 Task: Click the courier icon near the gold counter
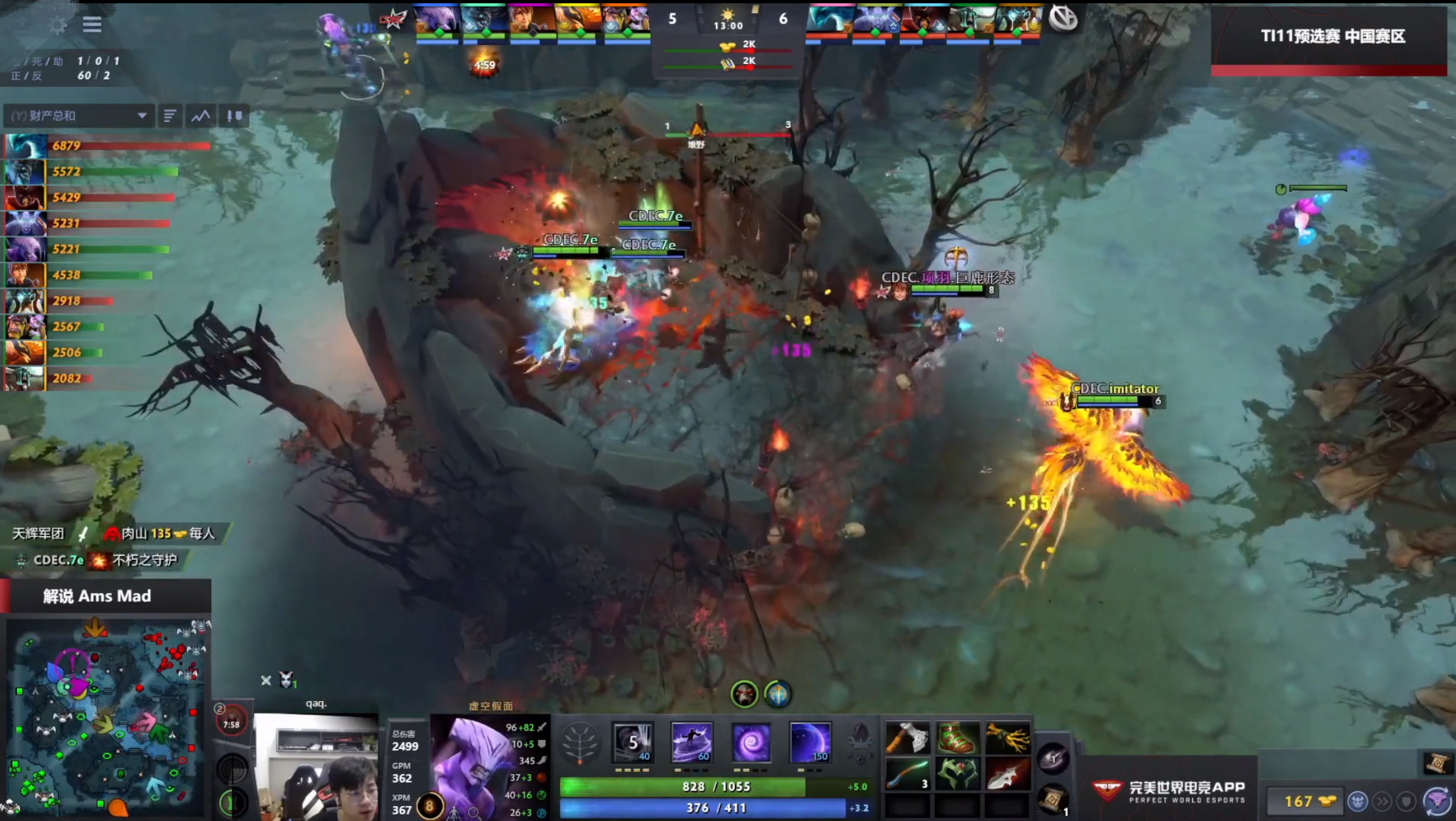pos(1358,802)
